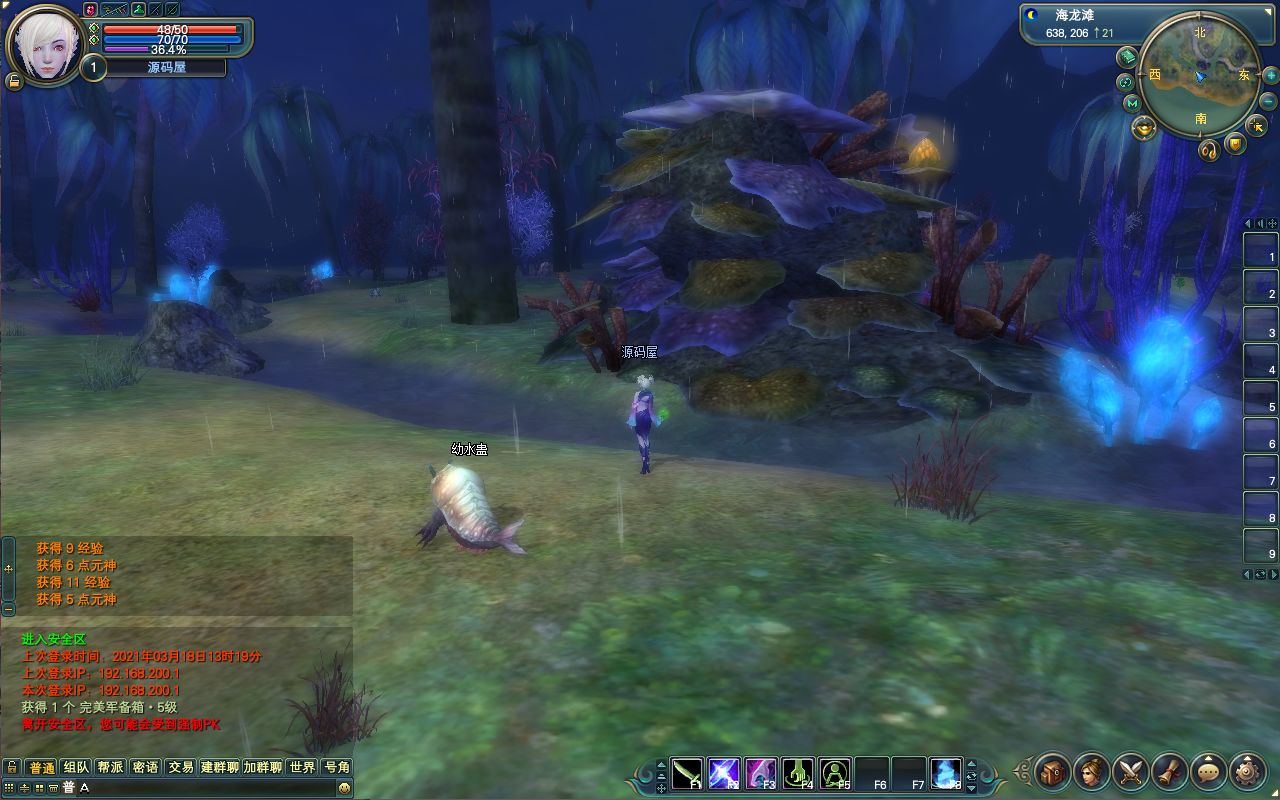Choose the 帮派 chat channel
1280x800 pixels.
click(x=110, y=767)
